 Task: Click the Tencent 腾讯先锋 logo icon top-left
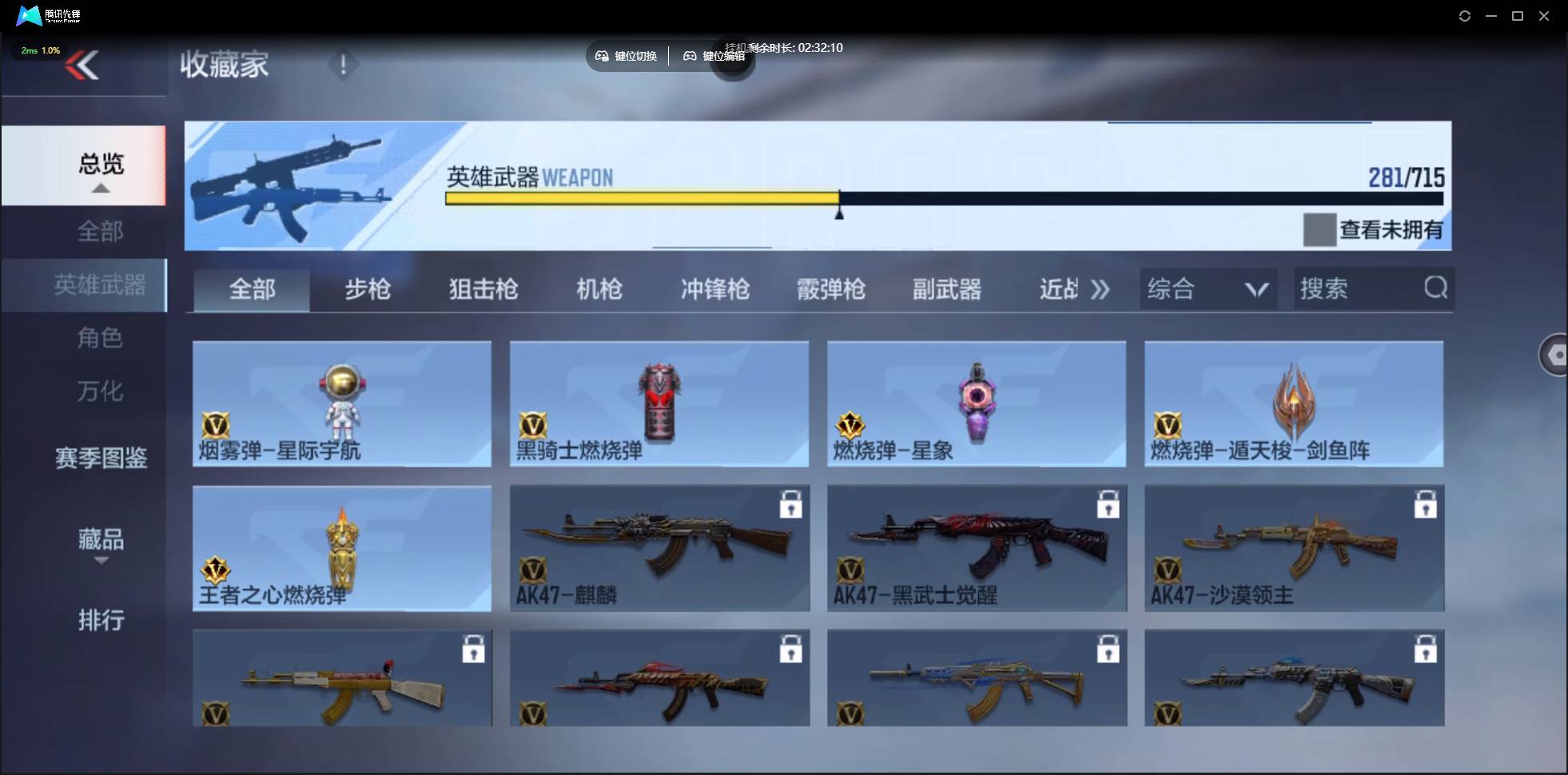tap(28, 15)
